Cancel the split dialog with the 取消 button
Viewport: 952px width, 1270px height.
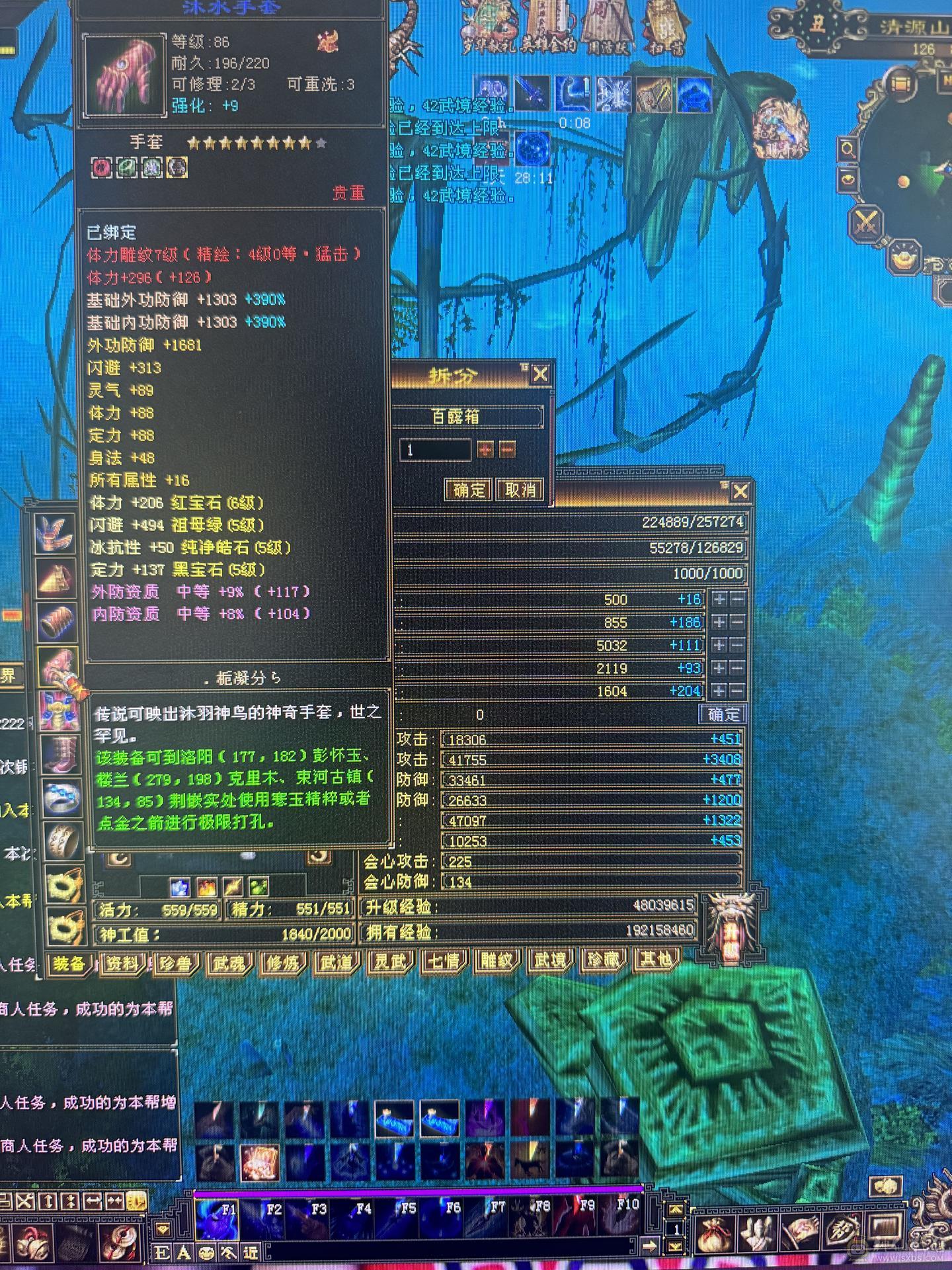pyautogui.click(x=521, y=491)
